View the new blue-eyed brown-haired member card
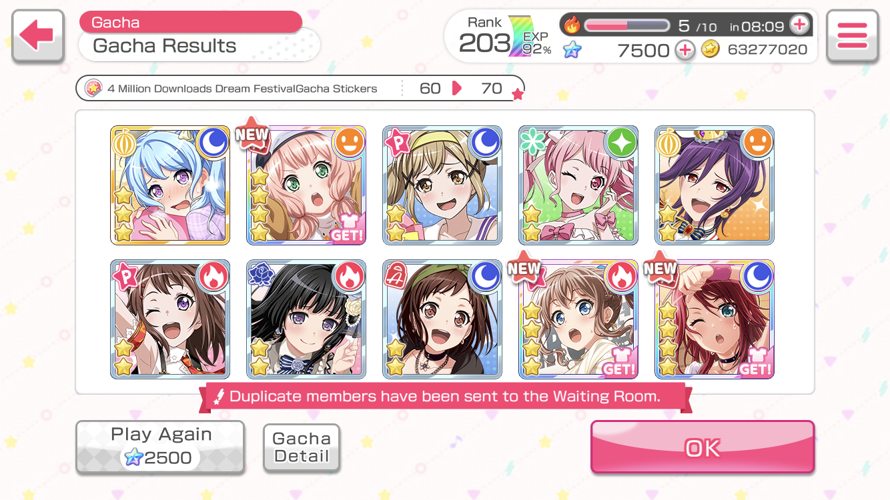The image size is (890, 500). tap(578, 319)
